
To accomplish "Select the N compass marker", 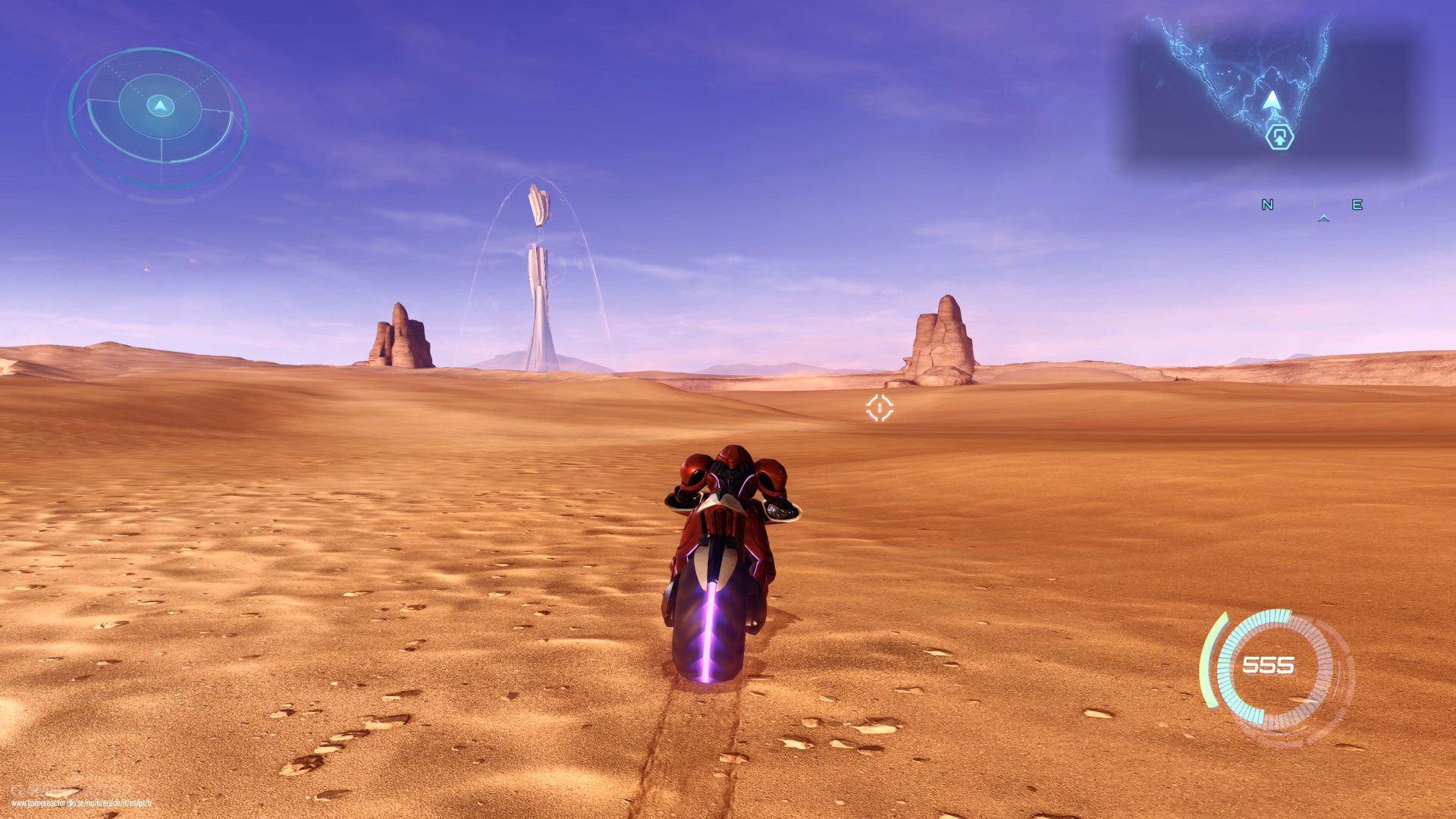I will point(1268,204).
